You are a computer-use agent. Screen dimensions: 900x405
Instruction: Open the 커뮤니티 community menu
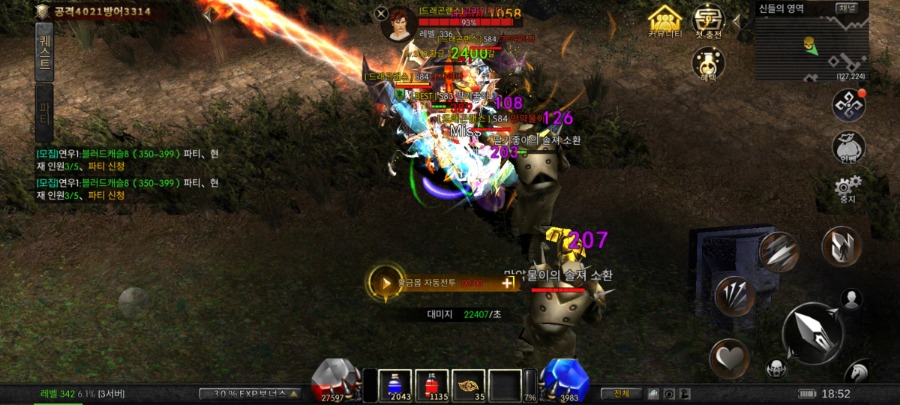point(664,19)
